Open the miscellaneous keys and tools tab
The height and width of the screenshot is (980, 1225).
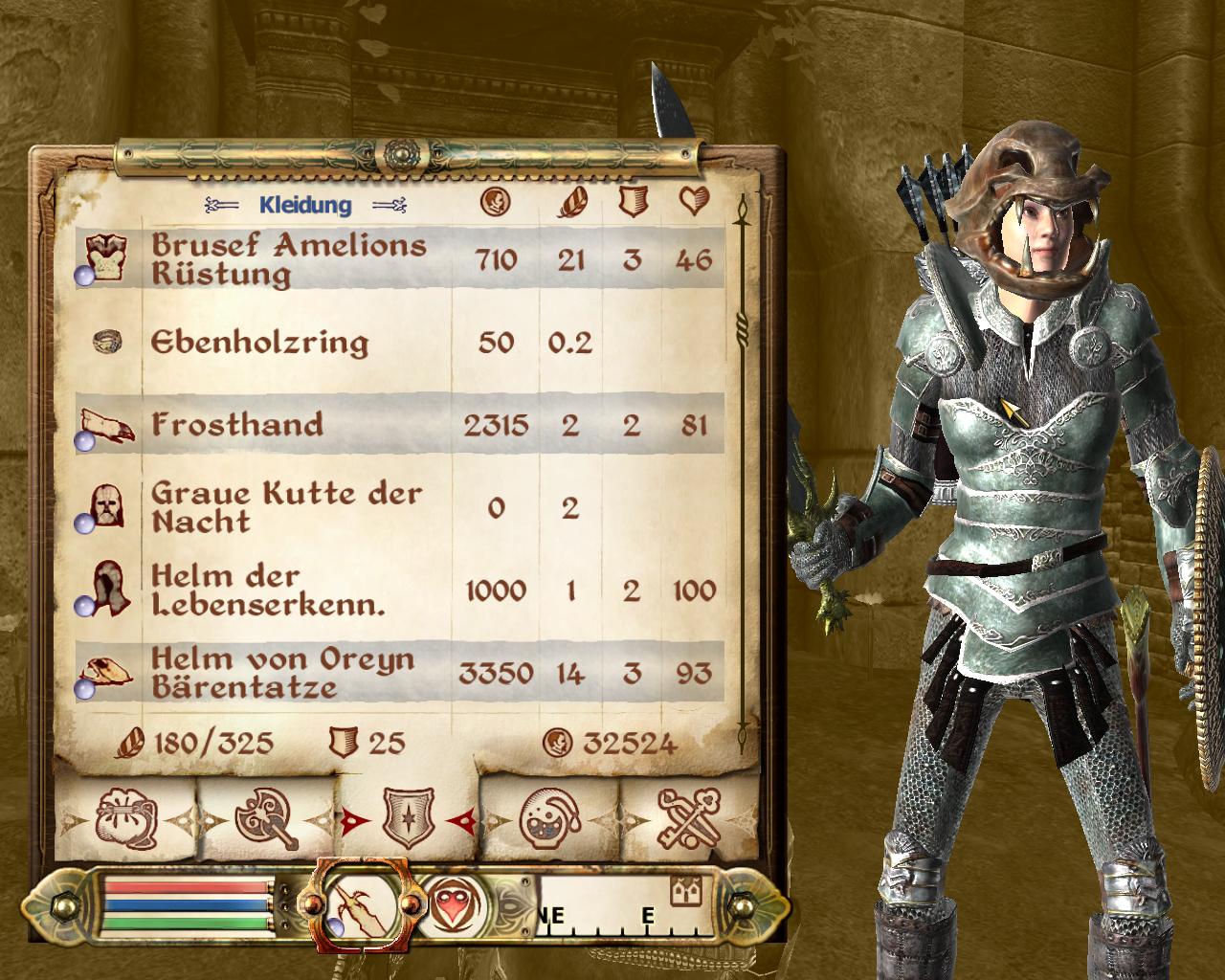click(688, 819)
